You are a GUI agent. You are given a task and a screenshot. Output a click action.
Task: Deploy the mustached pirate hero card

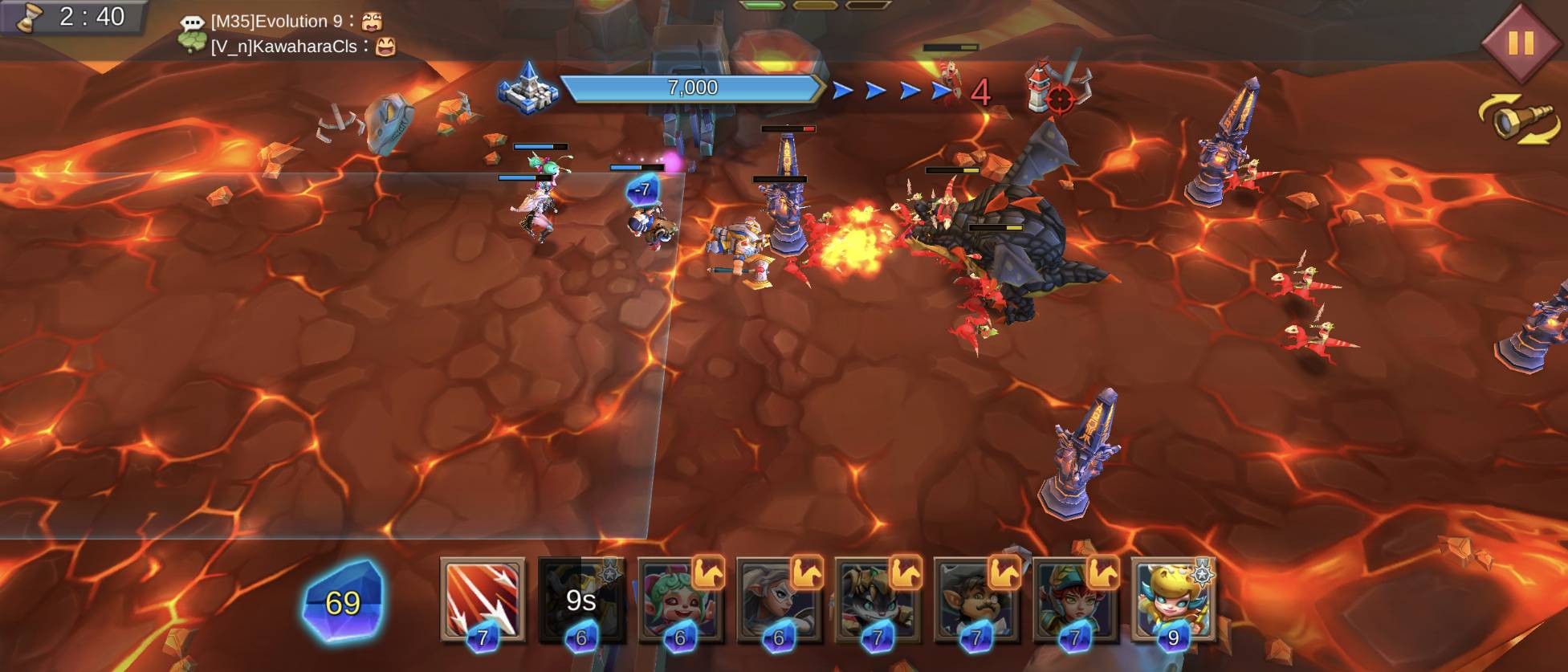click(x=976, y=600)
